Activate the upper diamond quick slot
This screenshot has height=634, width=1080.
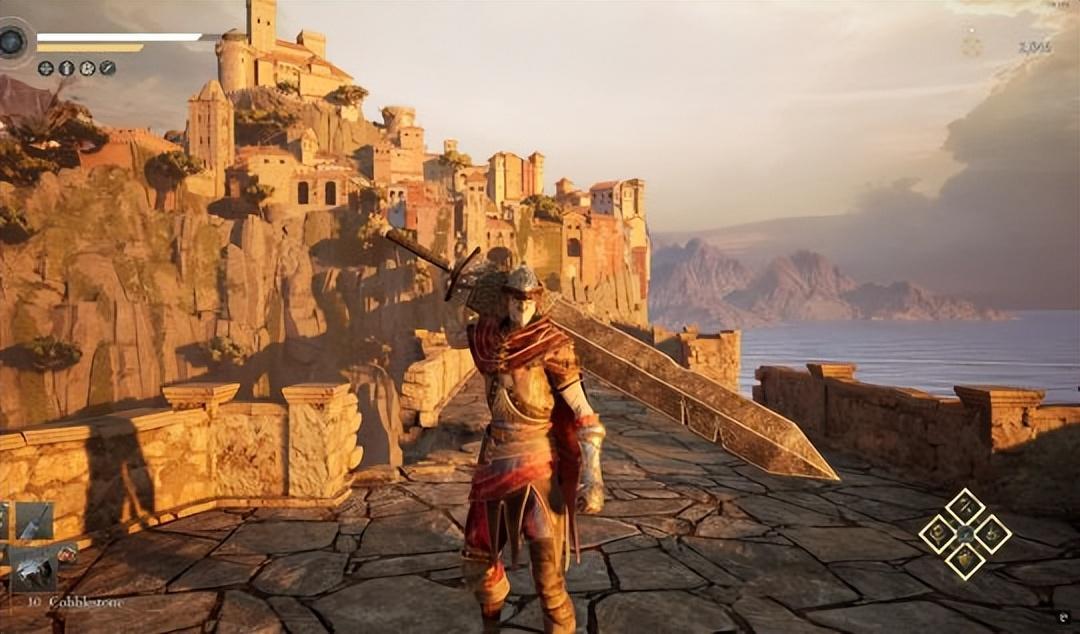tap(965, 507)
